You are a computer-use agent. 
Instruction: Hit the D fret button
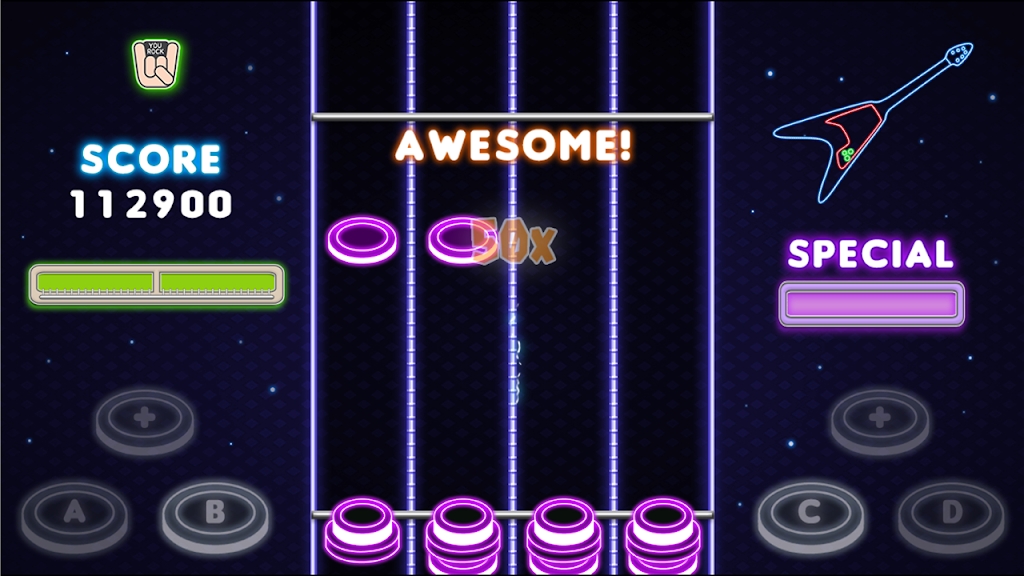pos(950,513)
